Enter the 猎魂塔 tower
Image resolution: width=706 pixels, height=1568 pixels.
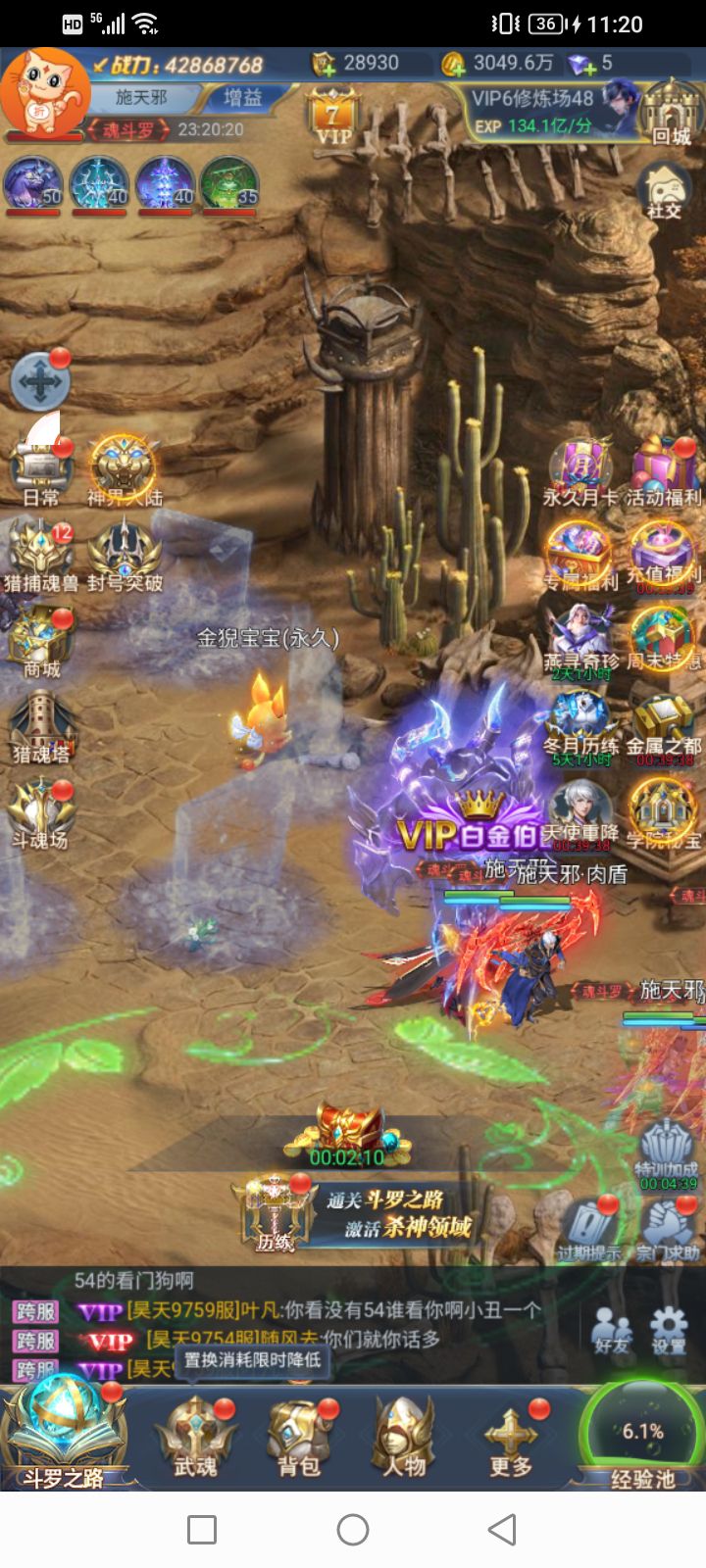click(x=41, y=725)
